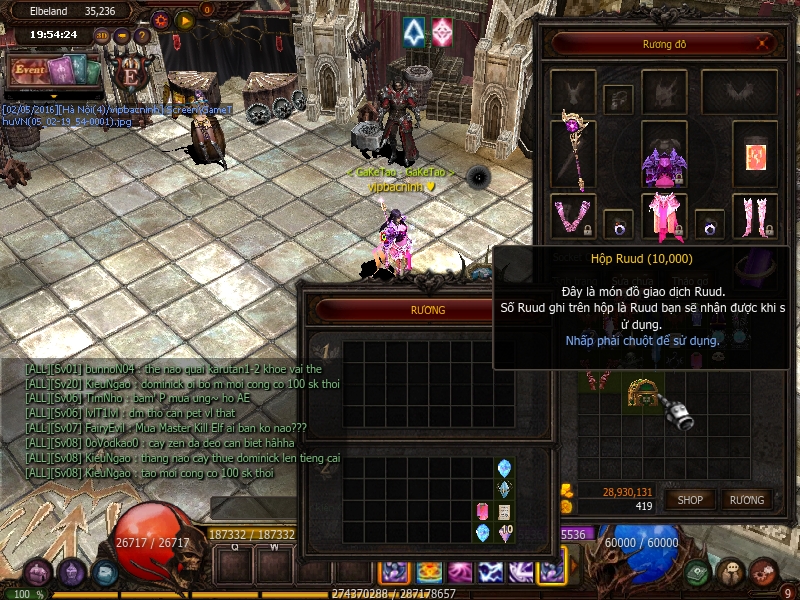Pick the golden chest item in inventory
This screenshot has width=800, height=600.
(x=641, y=390)
